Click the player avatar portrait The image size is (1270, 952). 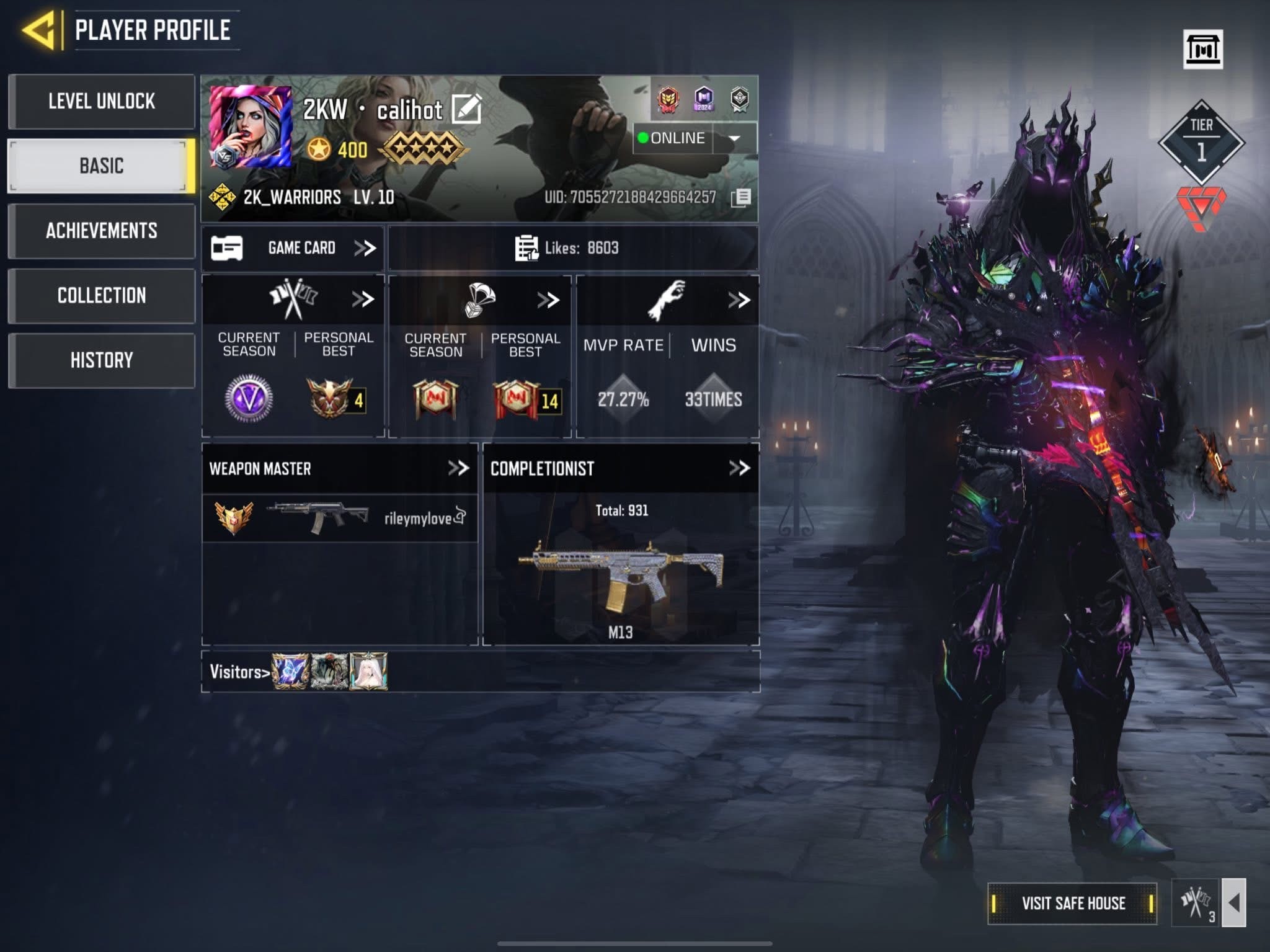click(x=251, y=127)
